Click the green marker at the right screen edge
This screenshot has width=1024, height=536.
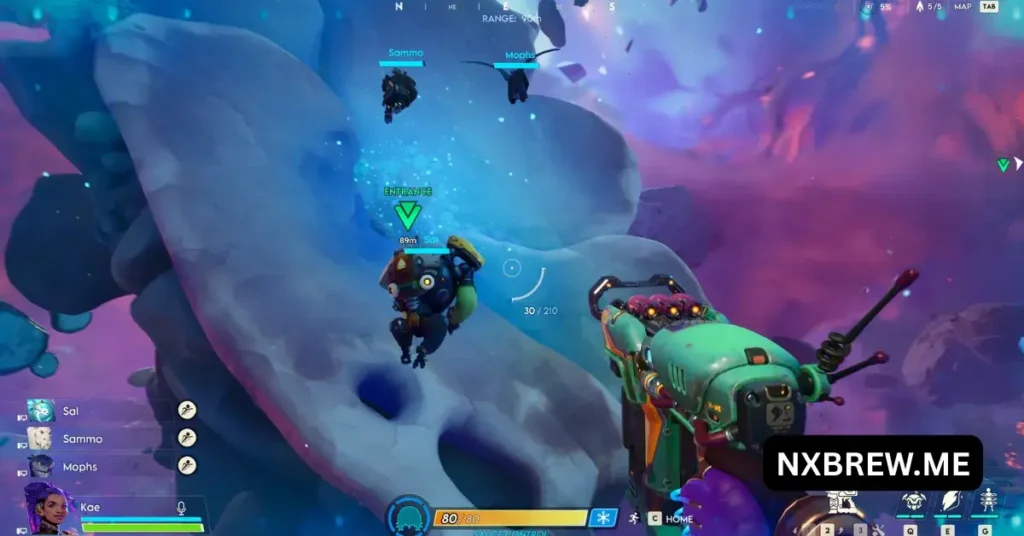point(1003,165)
